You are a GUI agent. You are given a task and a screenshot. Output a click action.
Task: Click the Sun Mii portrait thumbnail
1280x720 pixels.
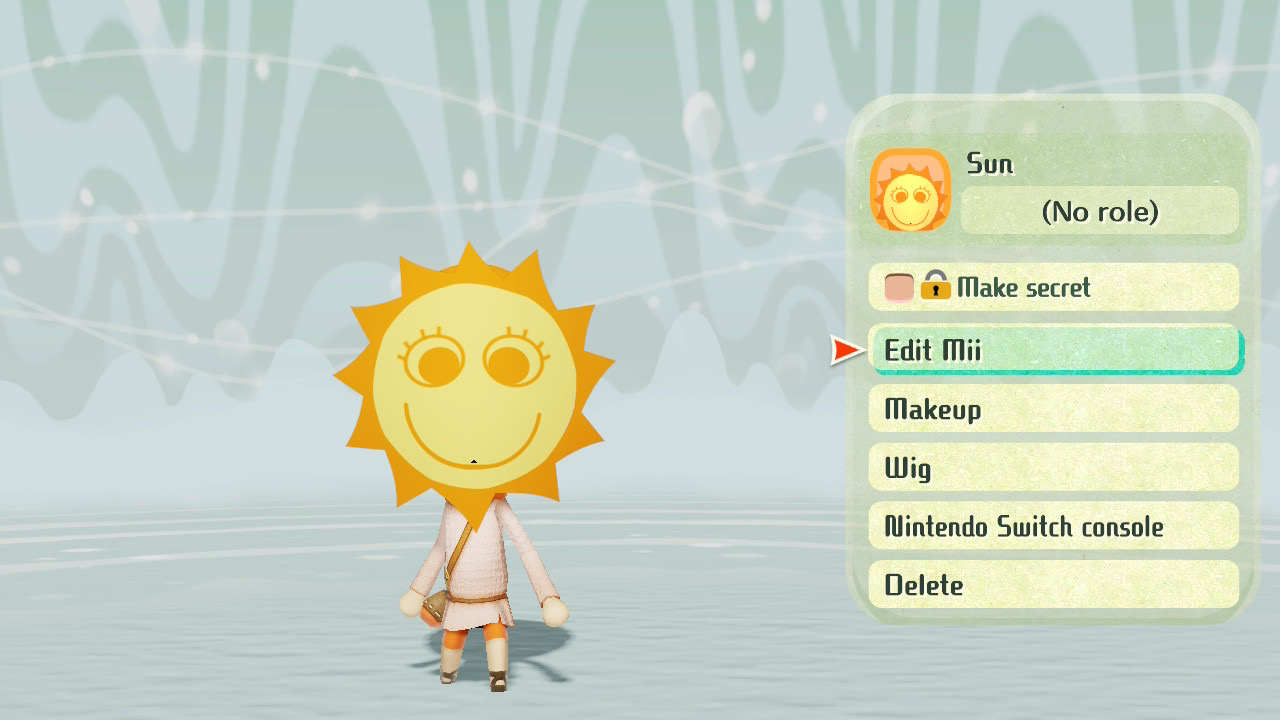click(x=910, y=190)
